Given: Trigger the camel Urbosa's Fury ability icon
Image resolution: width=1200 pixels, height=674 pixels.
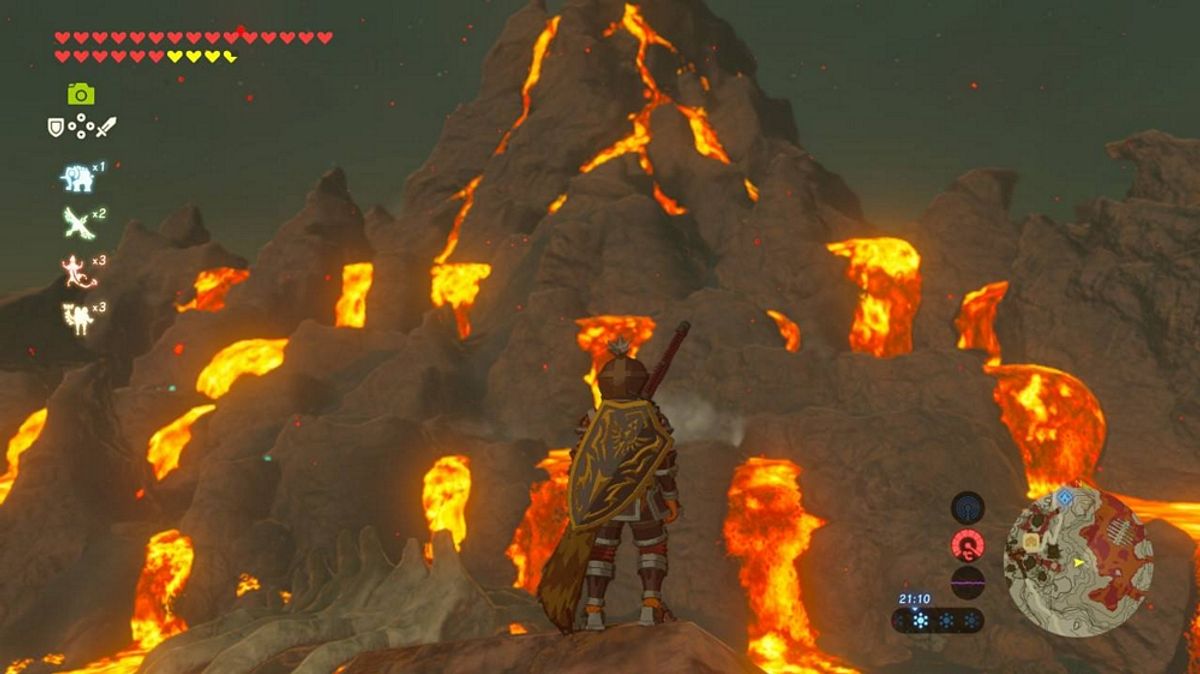Looking at the screenshot, I should 77,318.
